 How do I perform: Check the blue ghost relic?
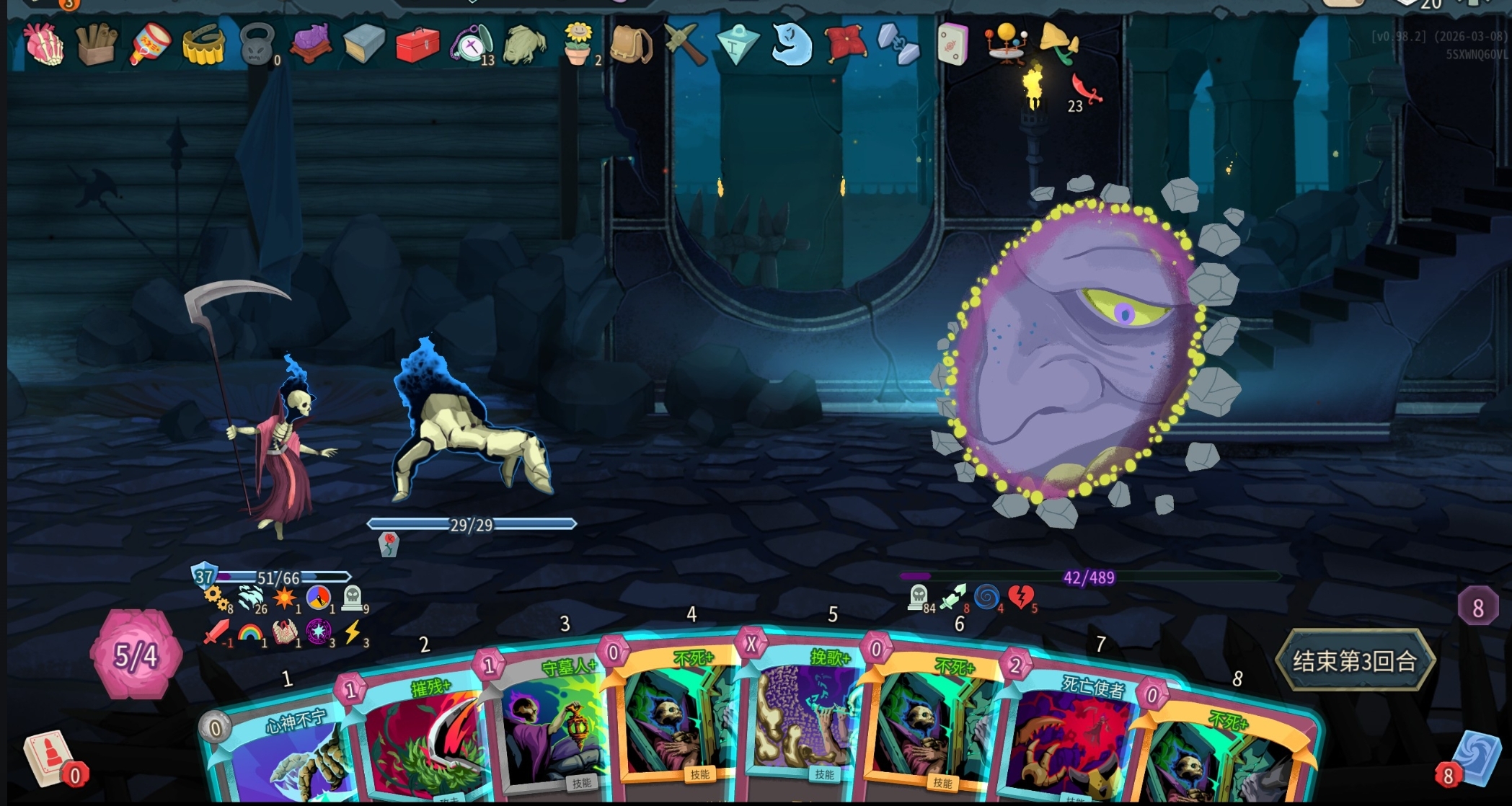[792, 45]
